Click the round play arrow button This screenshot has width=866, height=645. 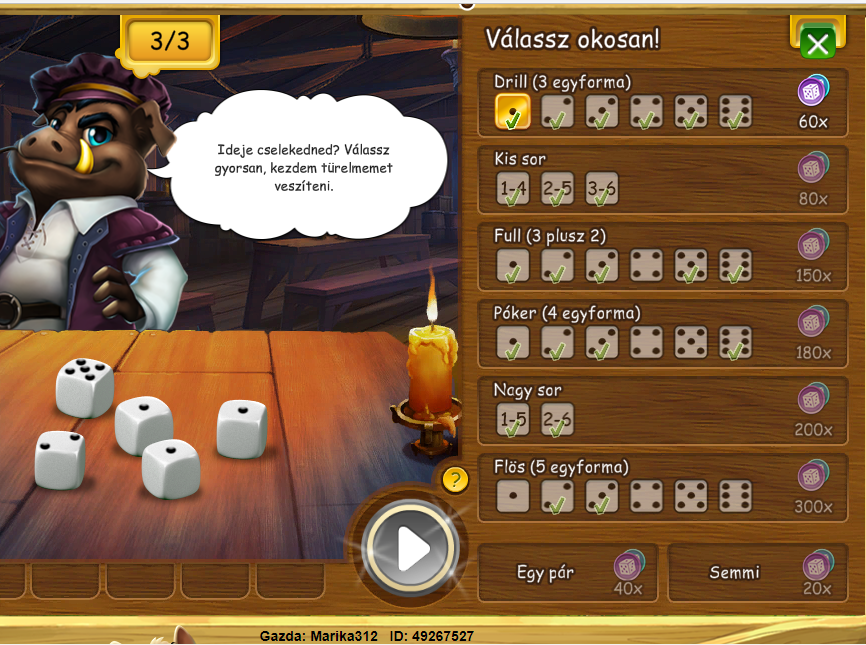click(411, 547)
